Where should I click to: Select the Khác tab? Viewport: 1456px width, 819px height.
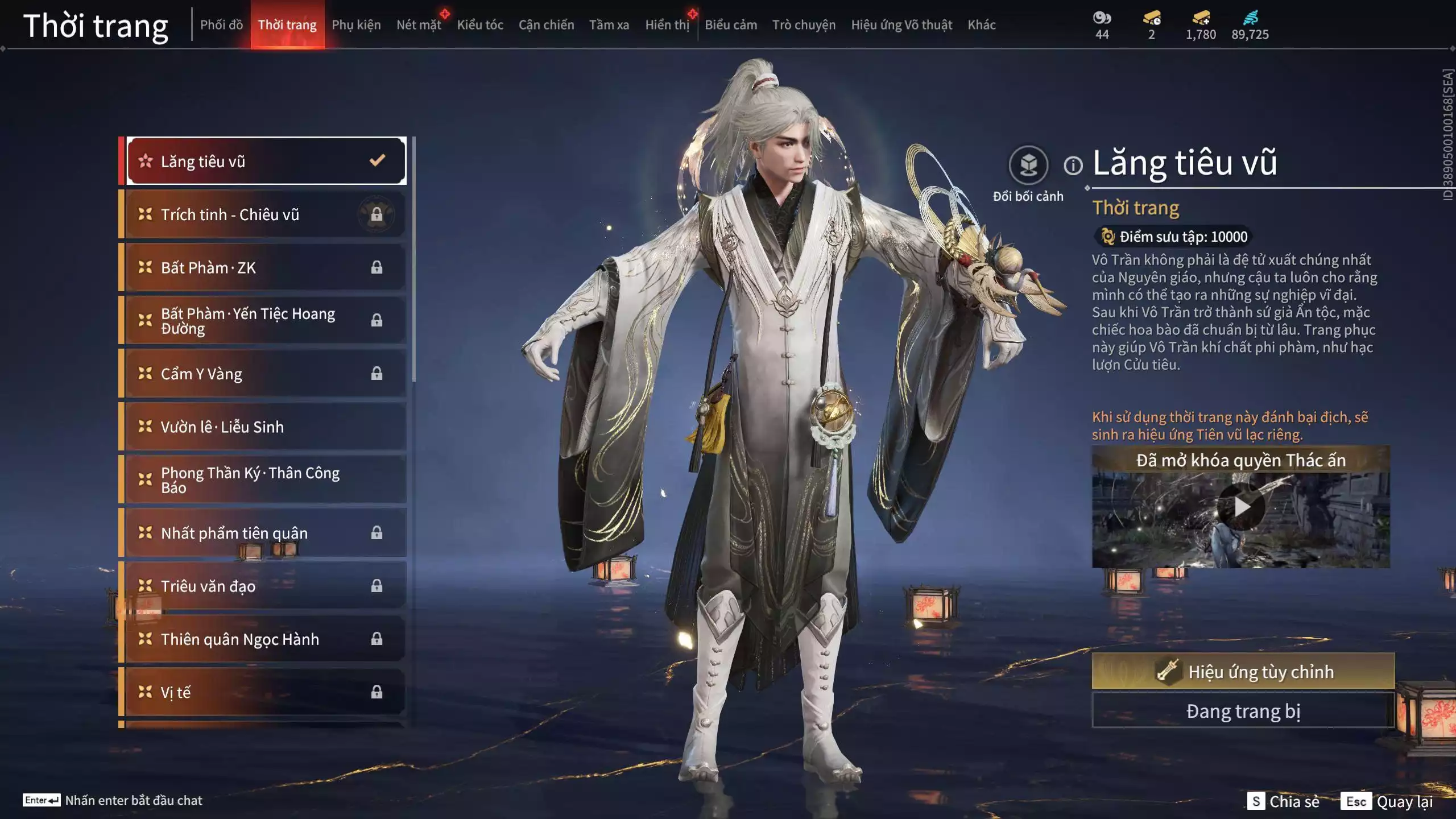[x=982, y=25]
